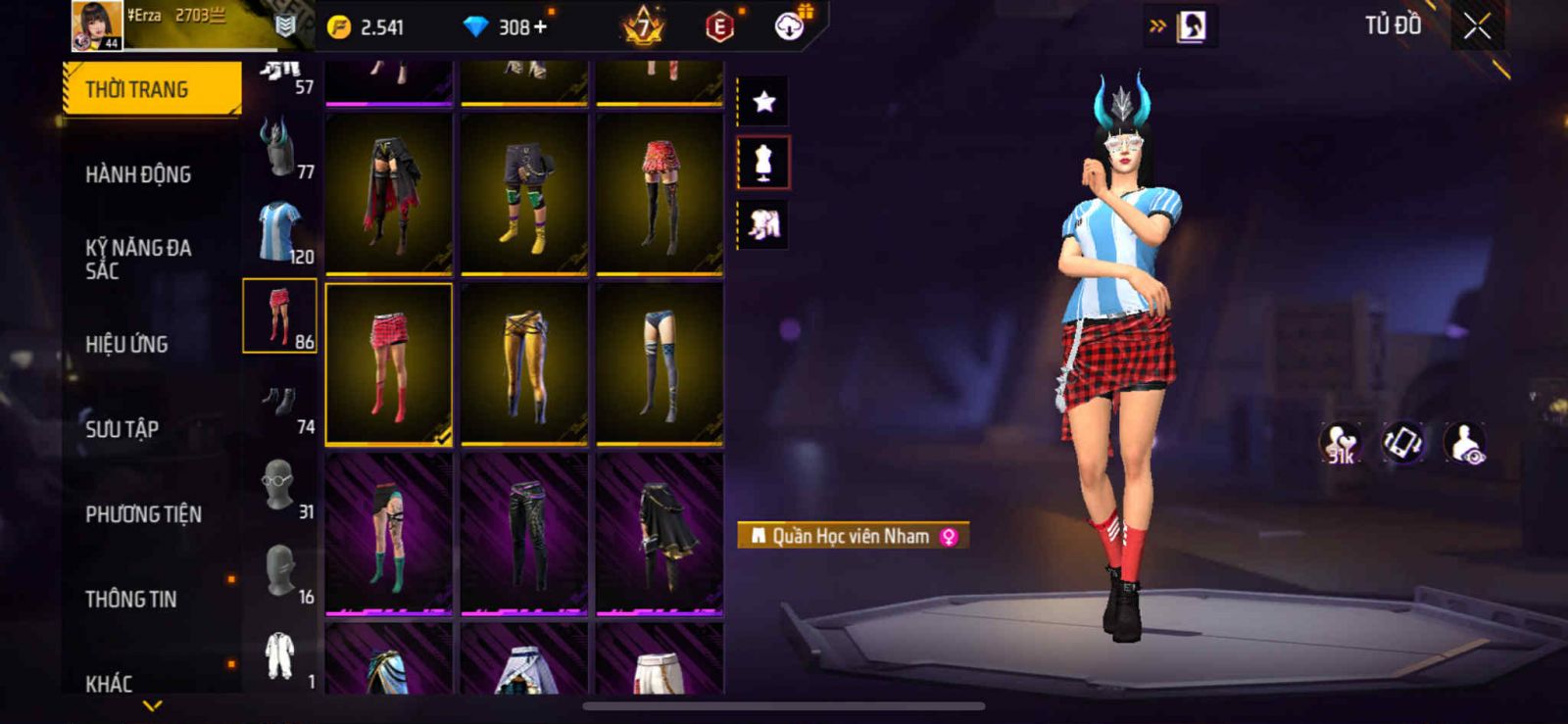Equip the yellow gold pants item
The image size is (1568, 724).
click(x=524, y=362)
